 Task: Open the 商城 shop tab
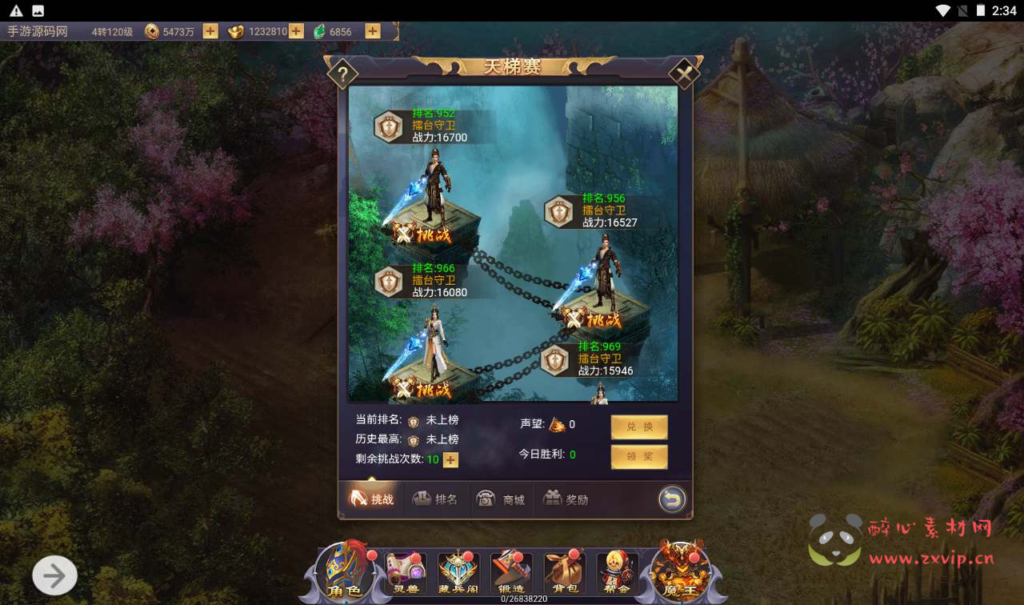[501, 499]
